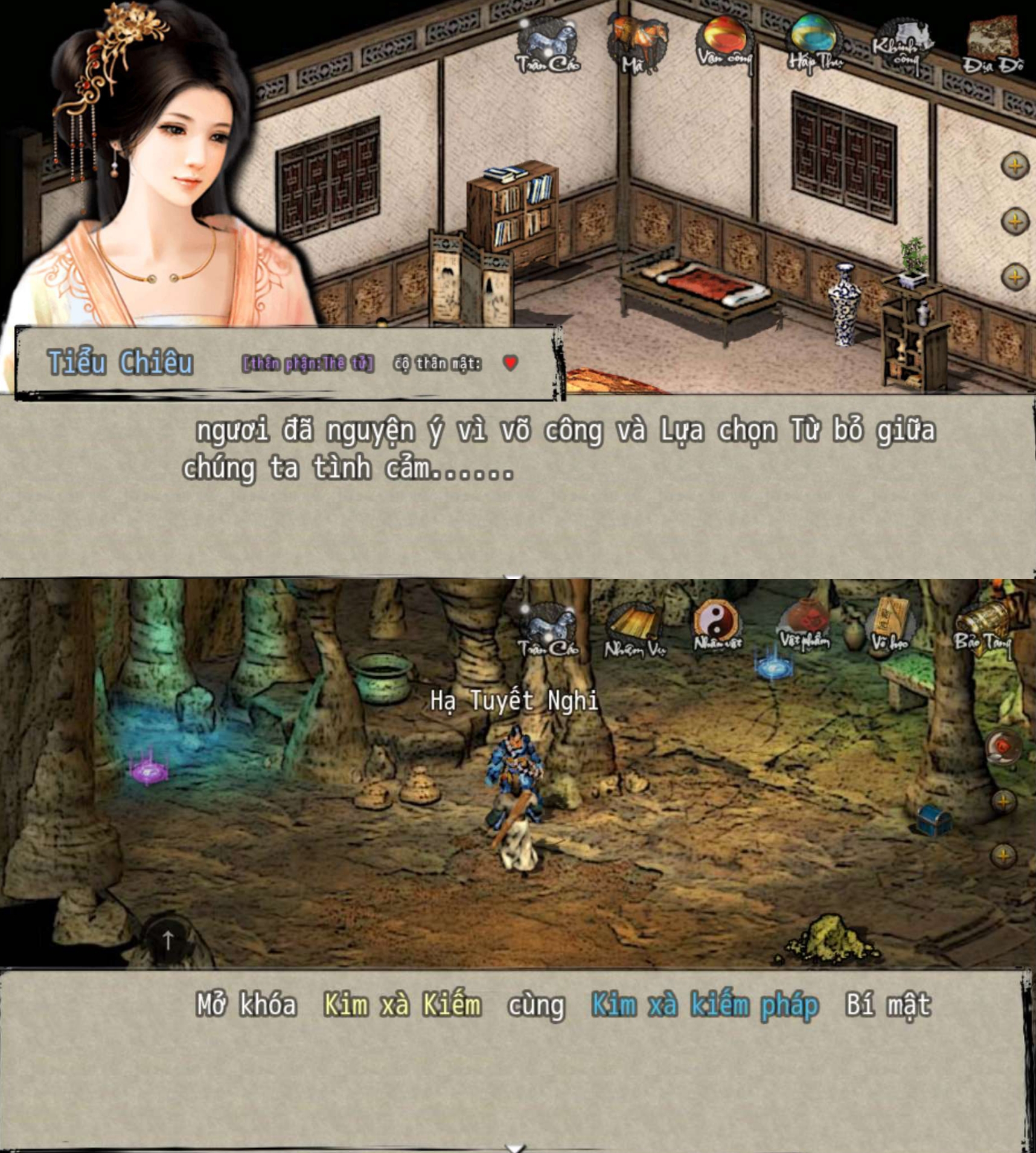Open the Võ học martial arts book
Image resolution: width=1036 pixels, height=1153 pixels.
[891, 627]
